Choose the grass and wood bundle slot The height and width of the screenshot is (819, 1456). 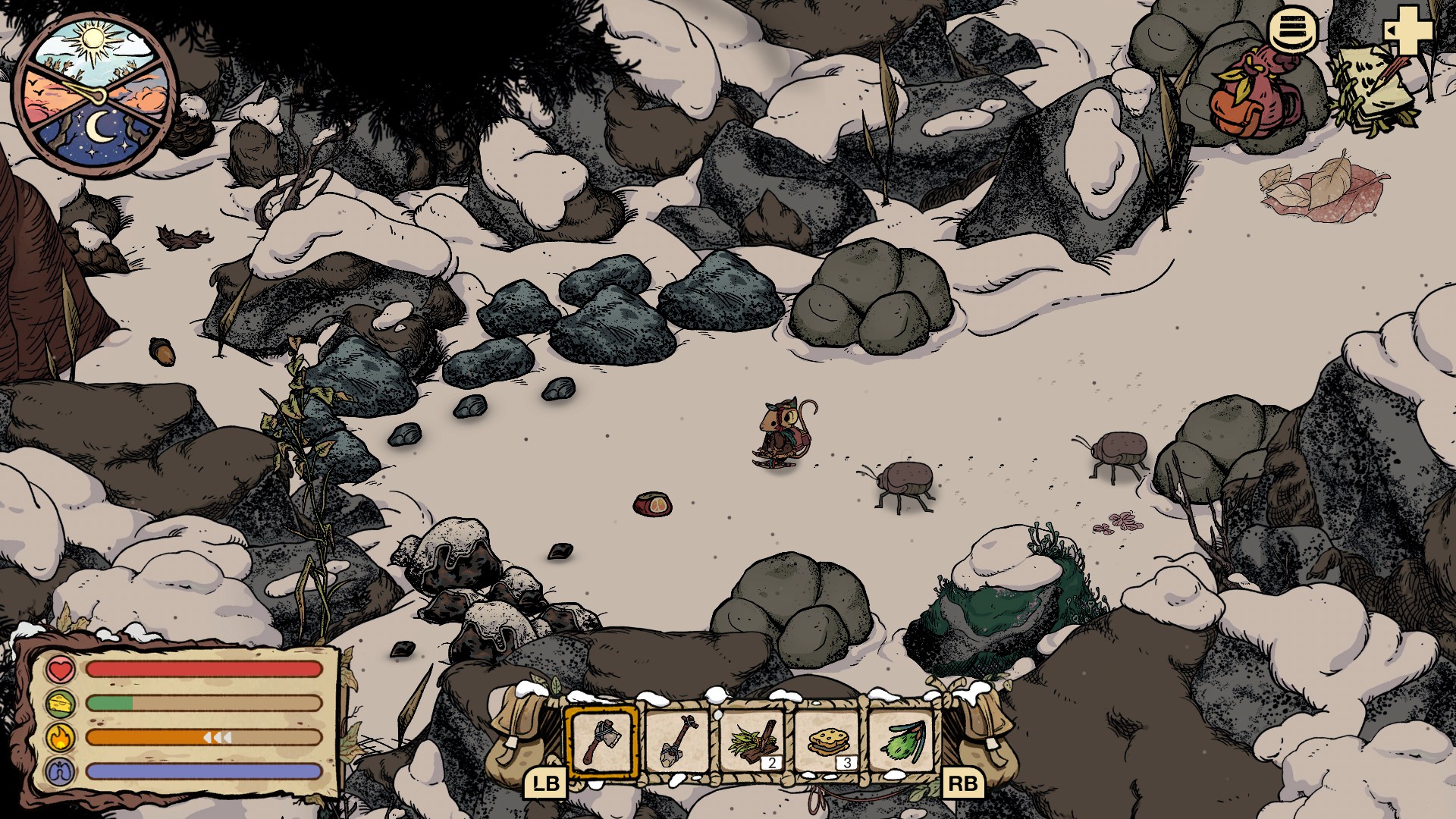[x=752, y=741]
